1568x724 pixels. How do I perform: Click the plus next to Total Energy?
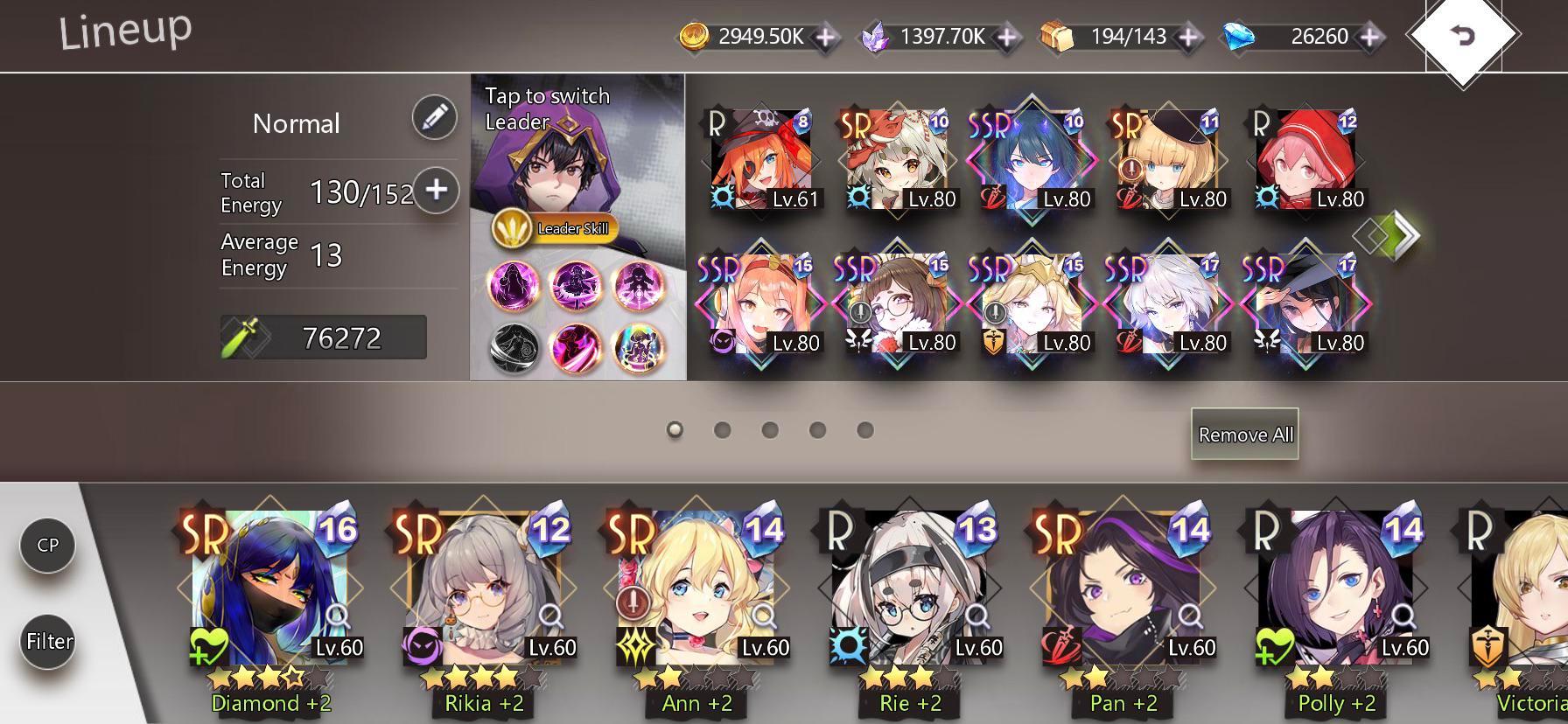pos(437,191)
